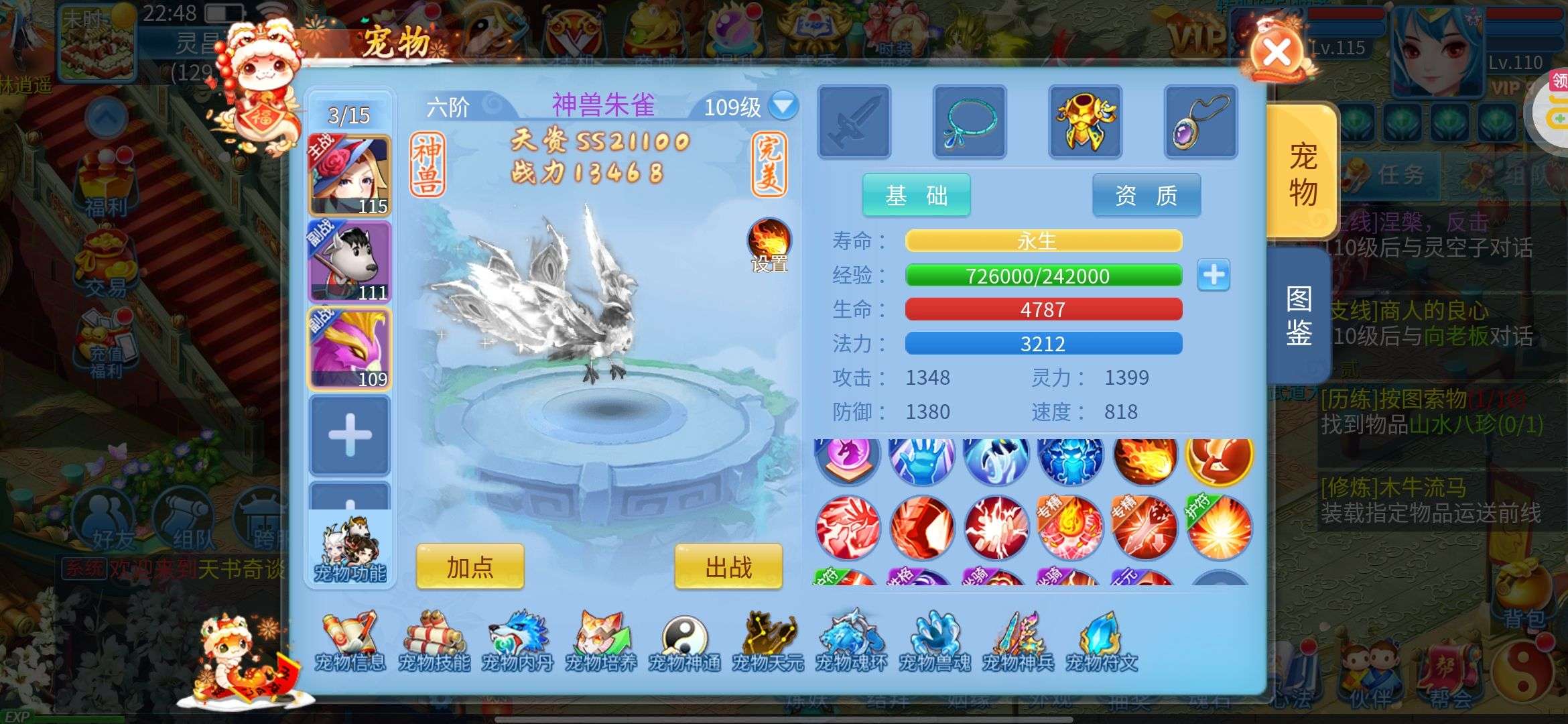Viewport: 1568px width, 724px height.
Task: Select the golden armor equipment slot
Action: (x=1085, y=121)
